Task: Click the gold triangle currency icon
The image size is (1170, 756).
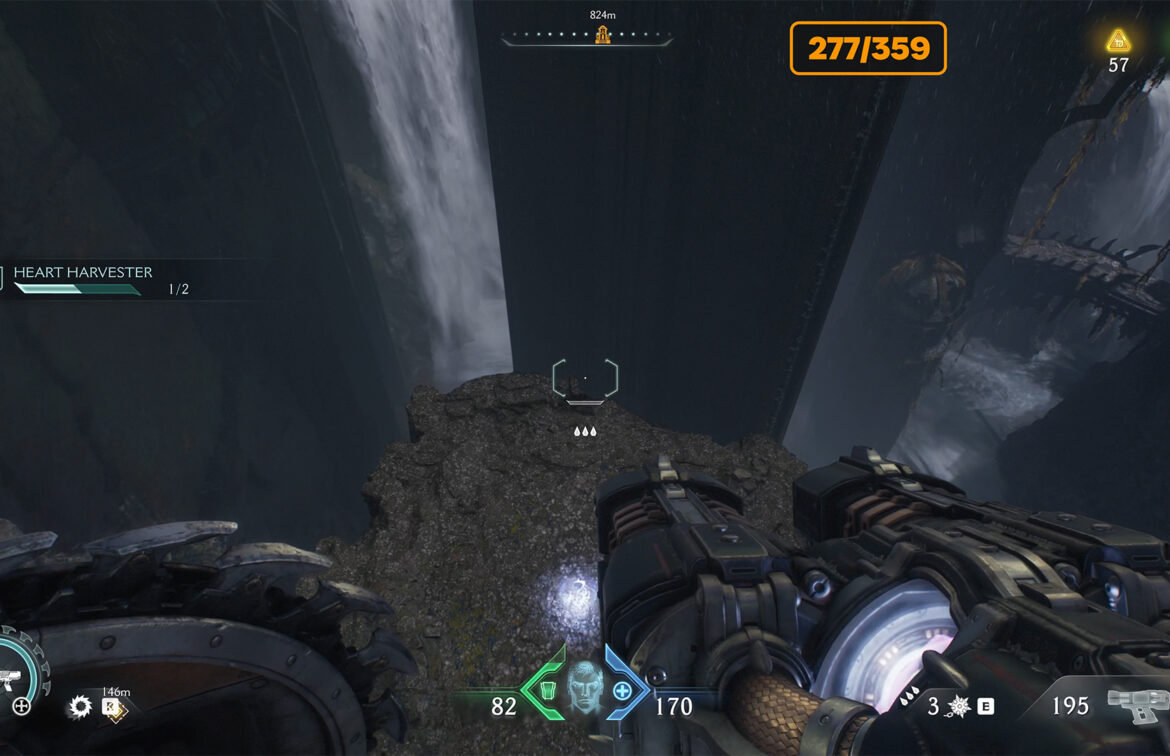Action: [1118, 42]
